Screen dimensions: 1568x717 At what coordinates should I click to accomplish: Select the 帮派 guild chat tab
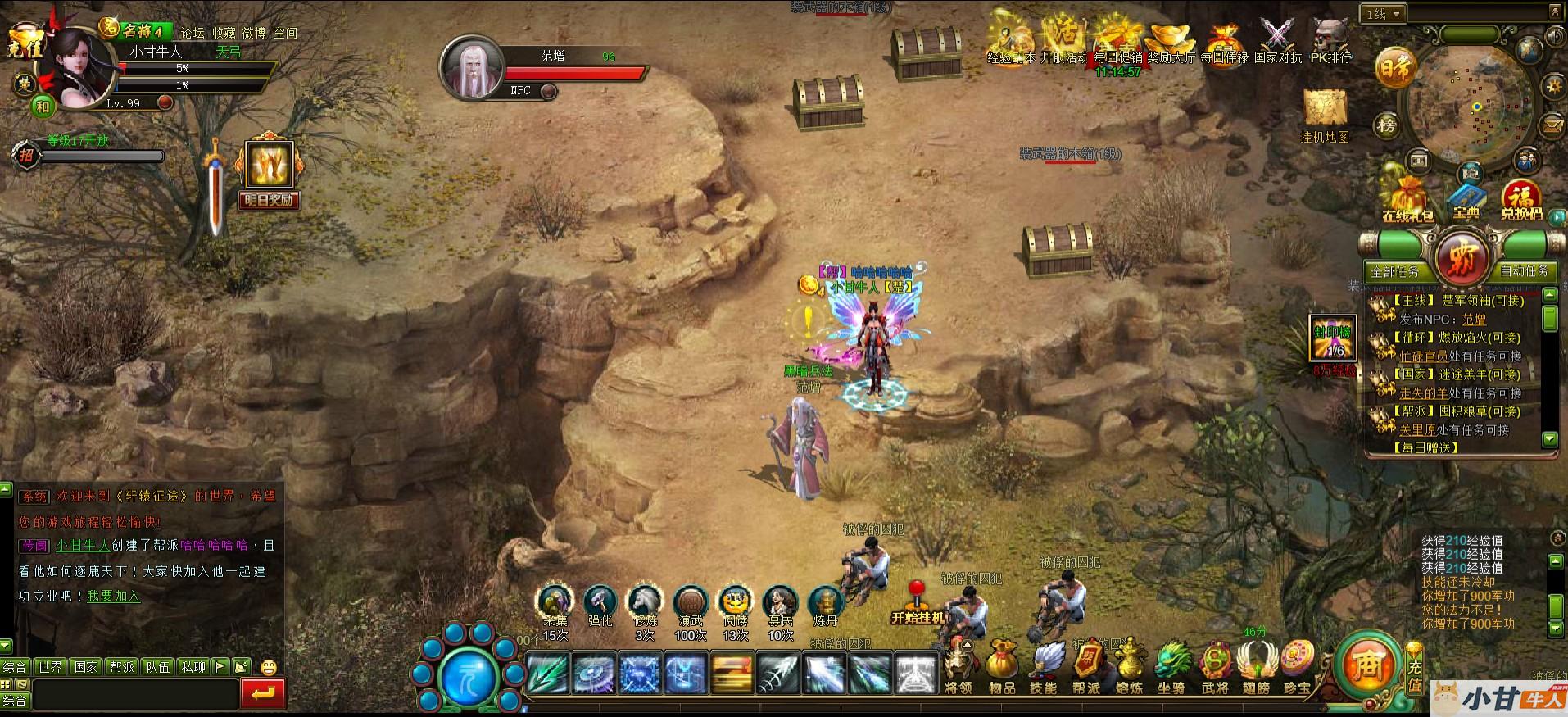[x=122, y=667]
